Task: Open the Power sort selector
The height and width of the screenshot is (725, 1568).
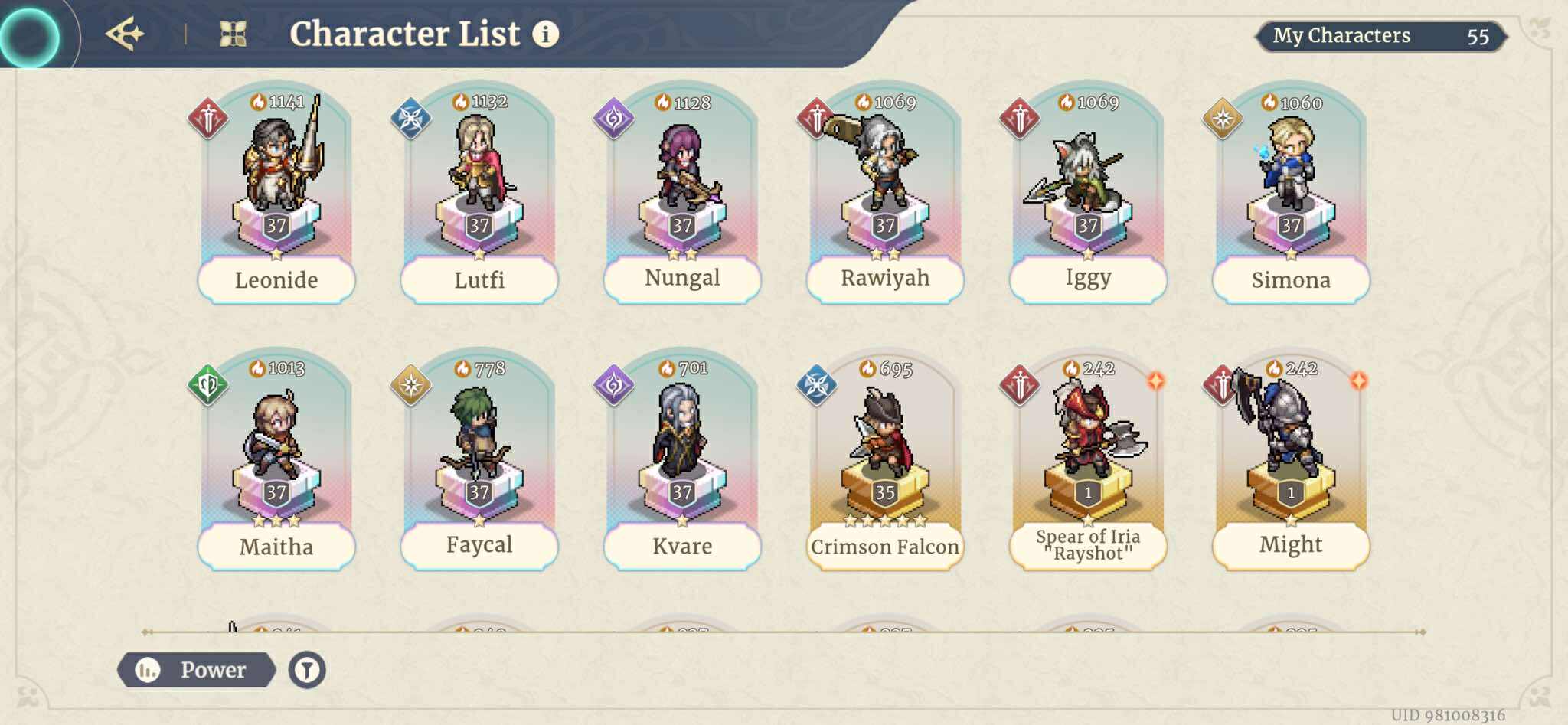Action: pyautogui.click(x=198, y=670)
